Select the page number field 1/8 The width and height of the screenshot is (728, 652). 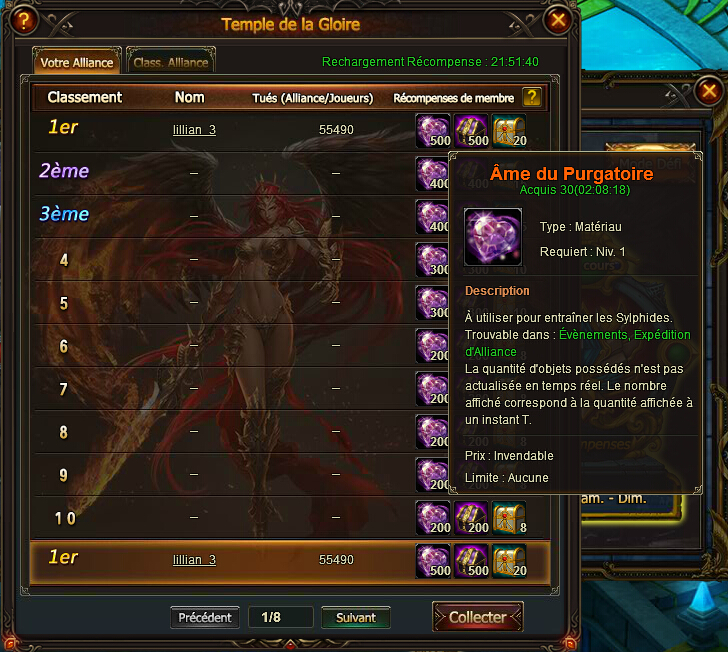pos(280,617)
